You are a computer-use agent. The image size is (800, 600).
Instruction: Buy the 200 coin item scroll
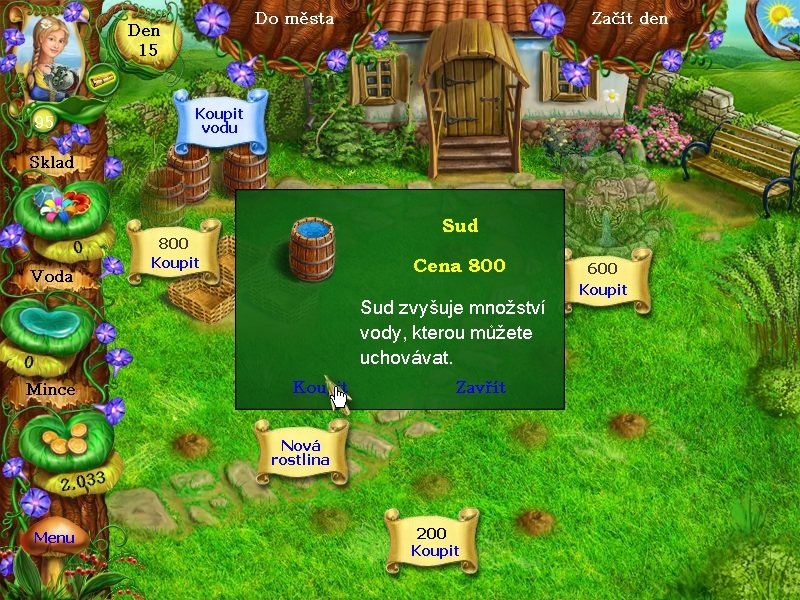pos(434,542)
